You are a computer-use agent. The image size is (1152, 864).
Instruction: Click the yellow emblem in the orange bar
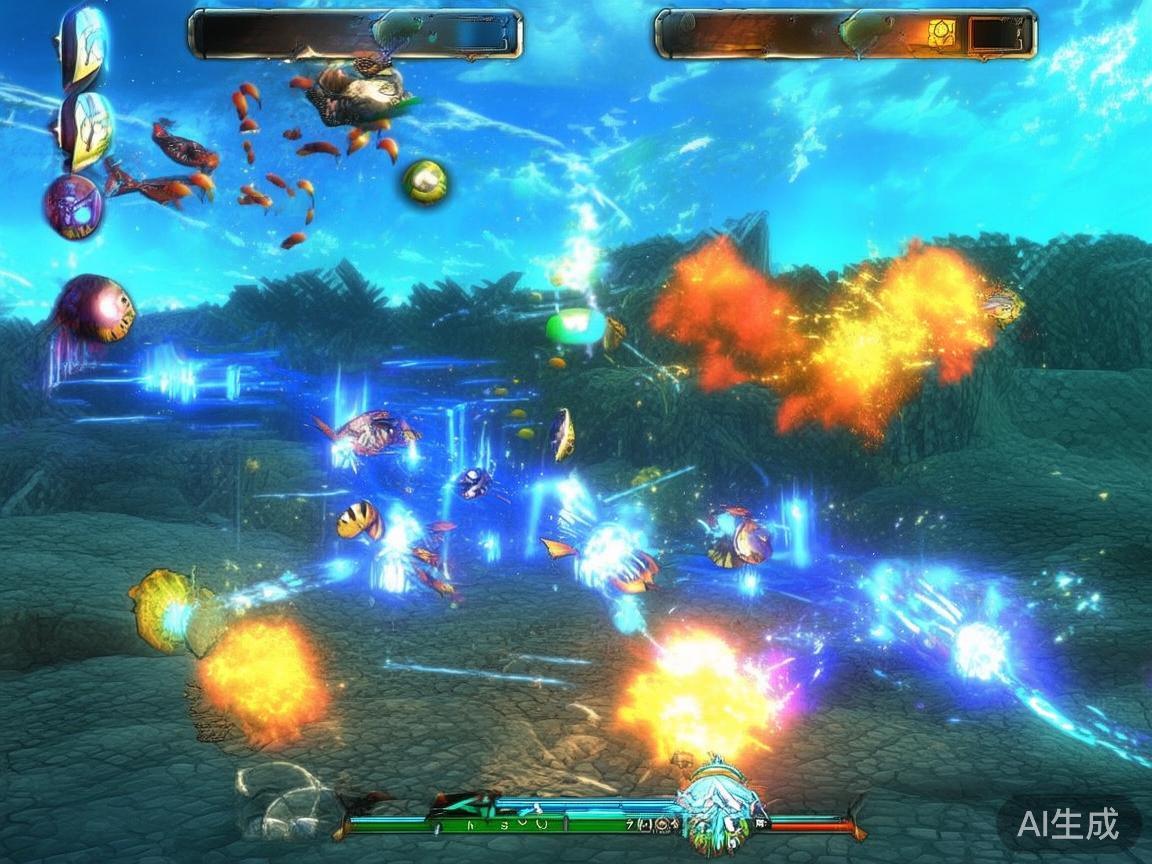[941, 33]
